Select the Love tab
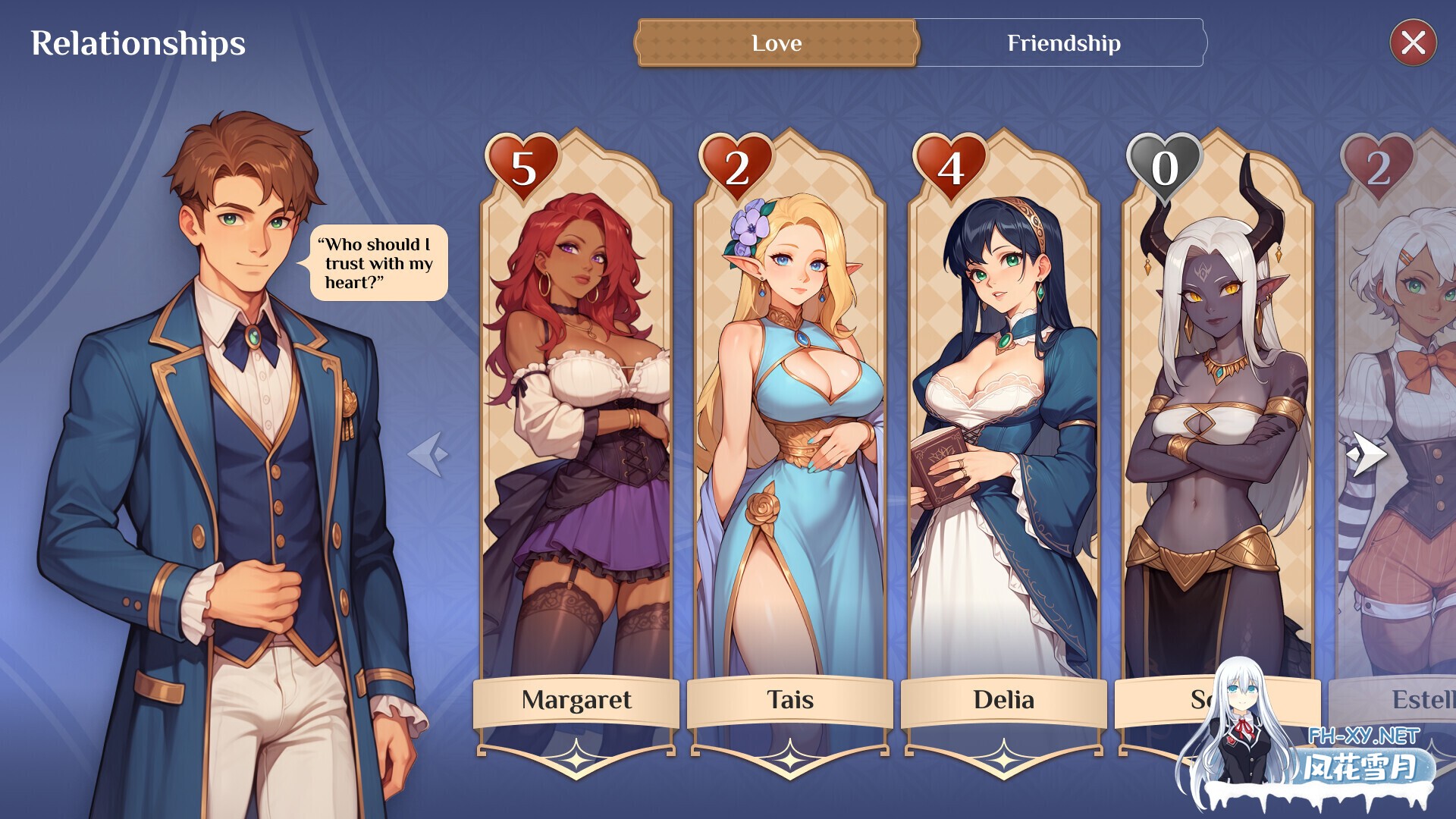Viewport: 1456px width, 819px height. (776, 43)
